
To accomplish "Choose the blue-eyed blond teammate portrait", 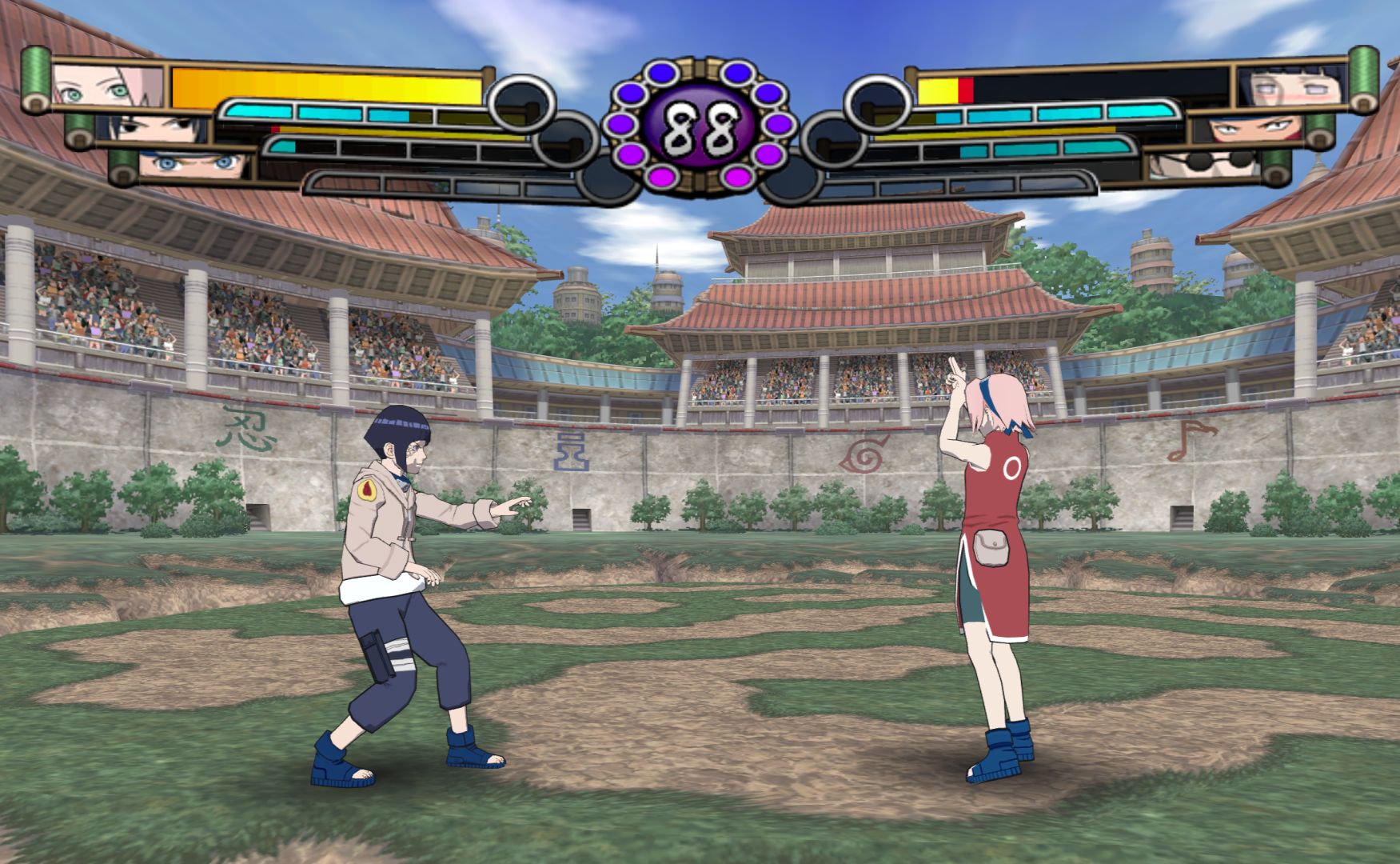I will click(x=194, y=165).
